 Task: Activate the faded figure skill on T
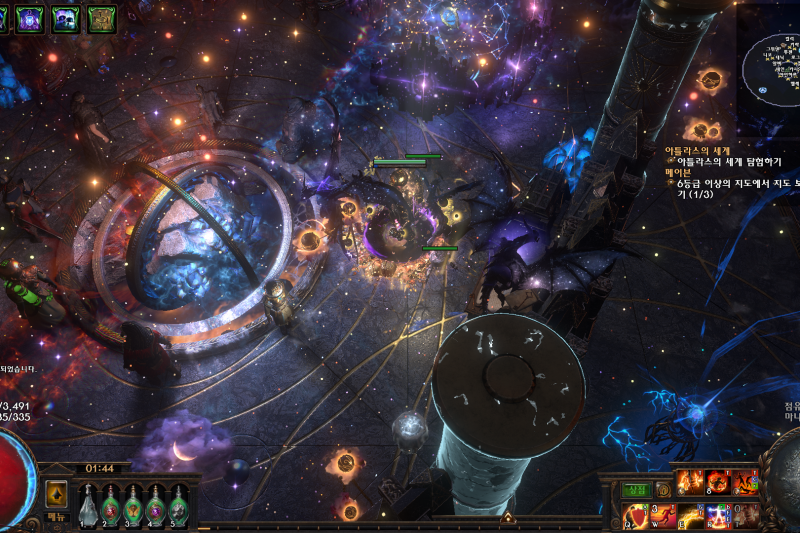[x=744, y=516]
